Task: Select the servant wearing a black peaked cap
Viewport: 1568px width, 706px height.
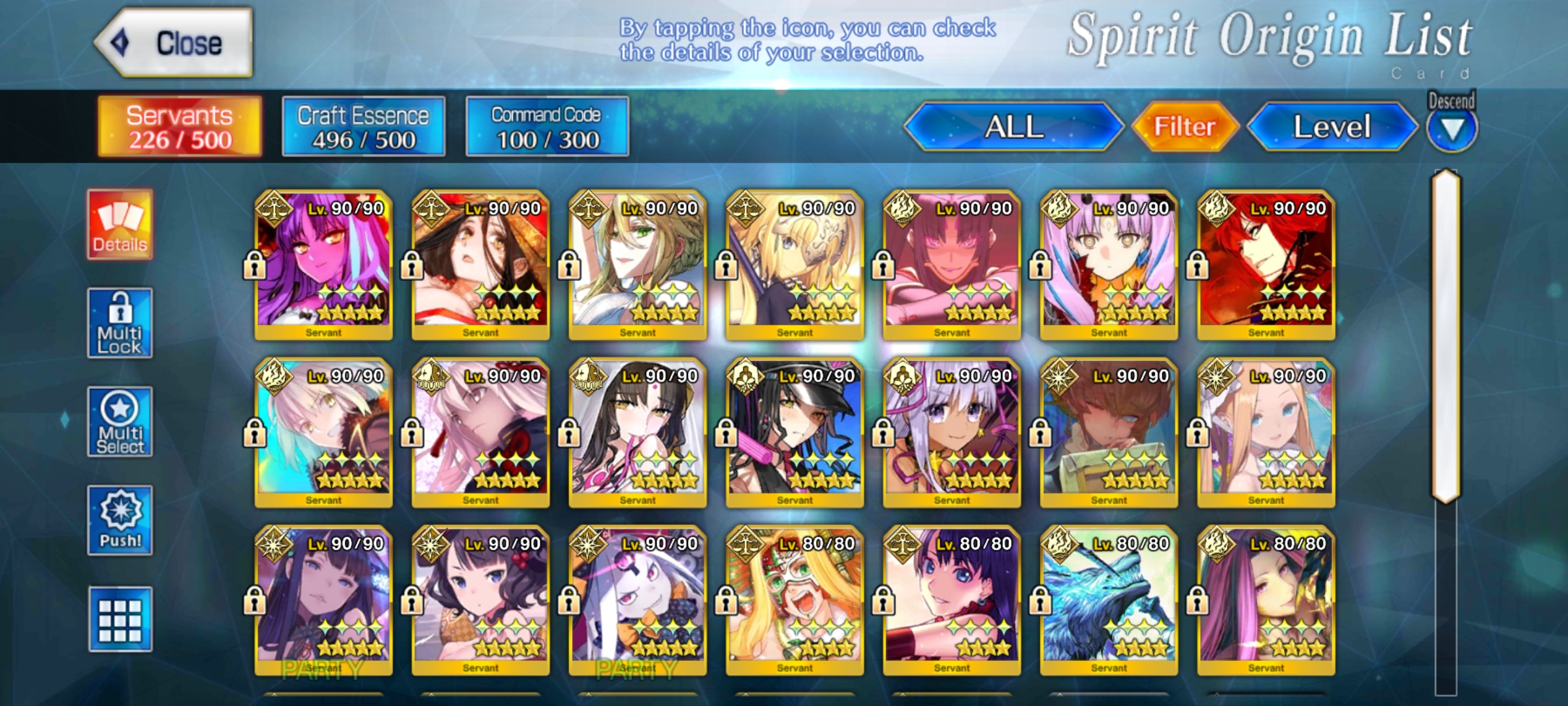Action: [794, 432]
